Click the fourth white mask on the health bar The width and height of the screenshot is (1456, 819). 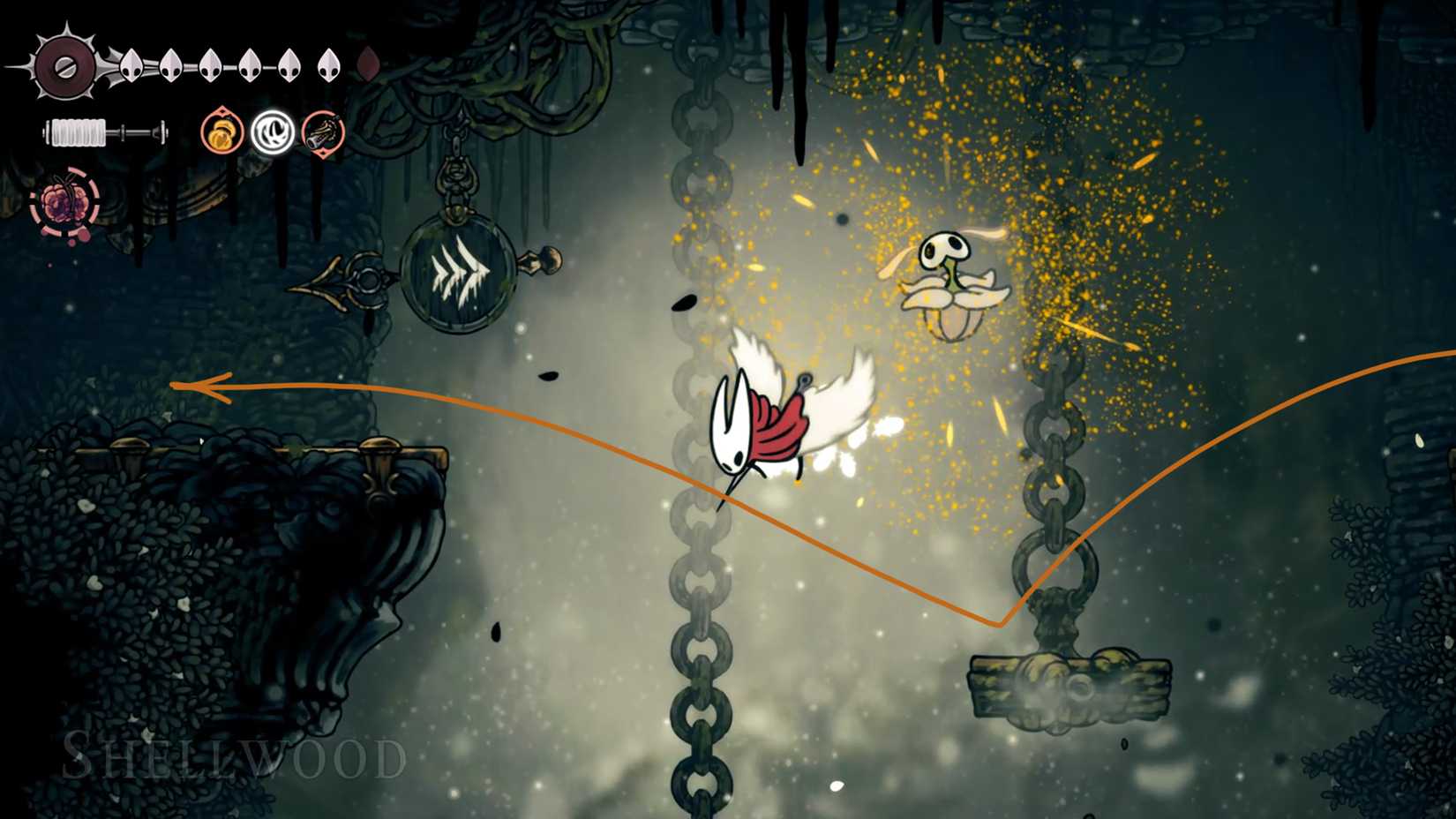[x=250, y=64]
